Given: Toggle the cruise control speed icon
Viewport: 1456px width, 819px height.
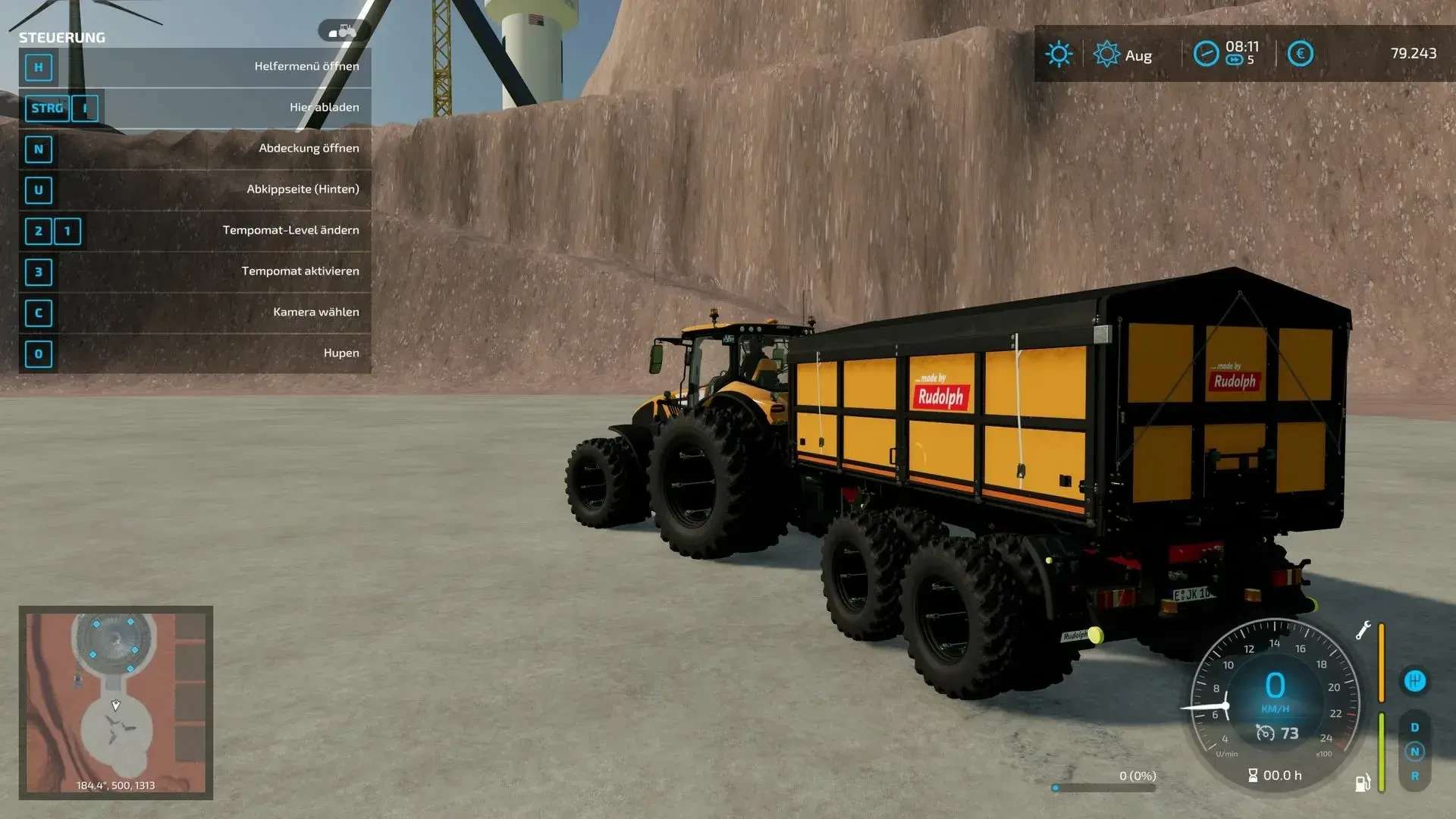Looking at the screenshot, I should coord(1265,733).
